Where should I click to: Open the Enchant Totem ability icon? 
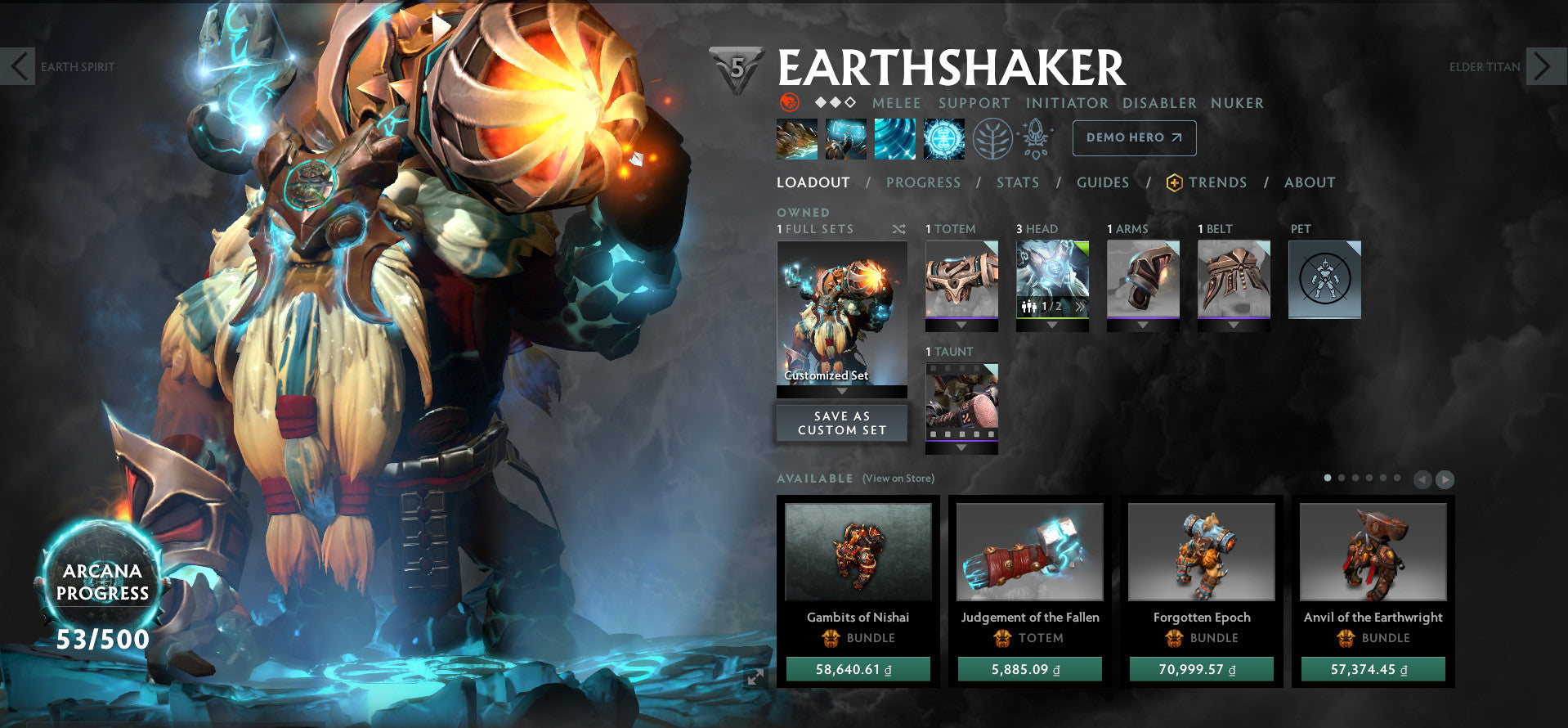pyautogui.click(x=846, y=137)
